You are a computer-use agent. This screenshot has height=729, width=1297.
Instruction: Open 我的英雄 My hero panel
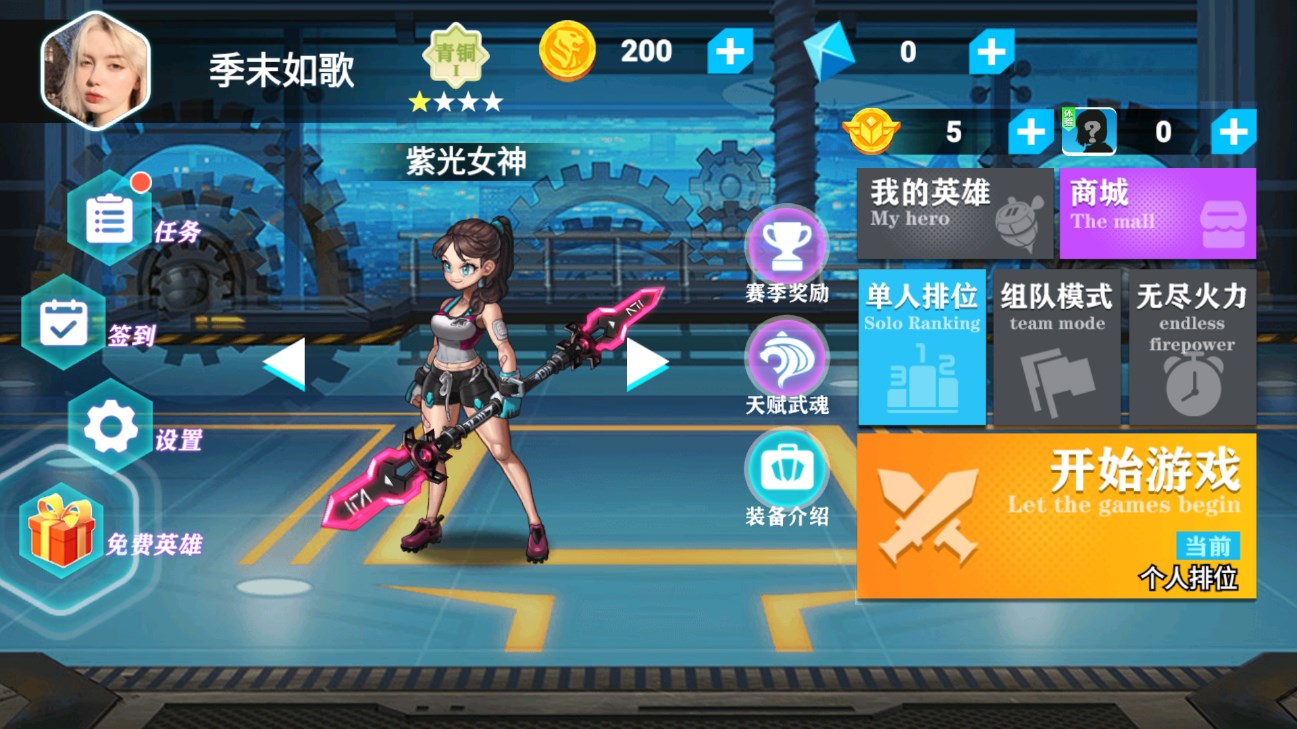[955, 212]
